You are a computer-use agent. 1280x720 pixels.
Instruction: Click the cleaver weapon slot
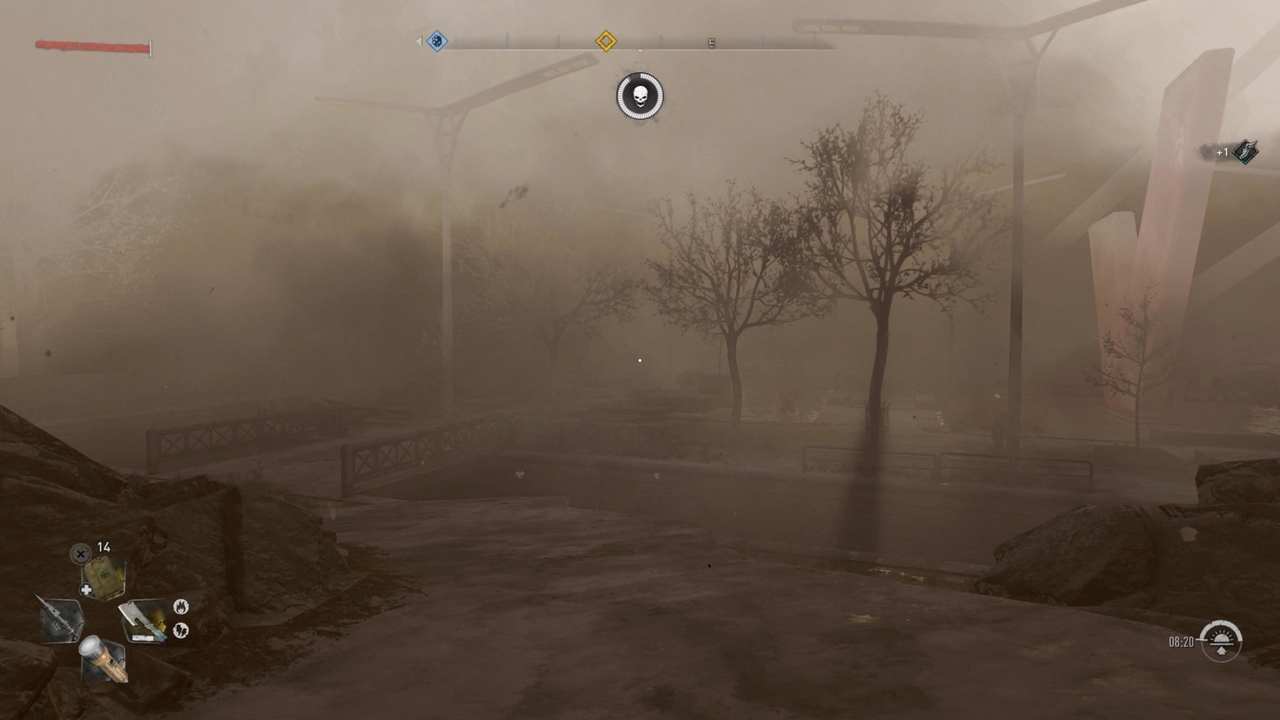click(145, 620)
